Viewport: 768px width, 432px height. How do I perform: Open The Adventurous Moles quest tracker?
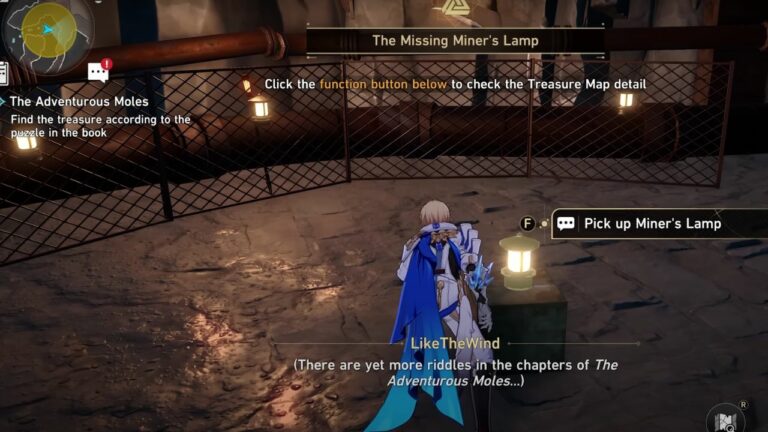coord(79,102)
